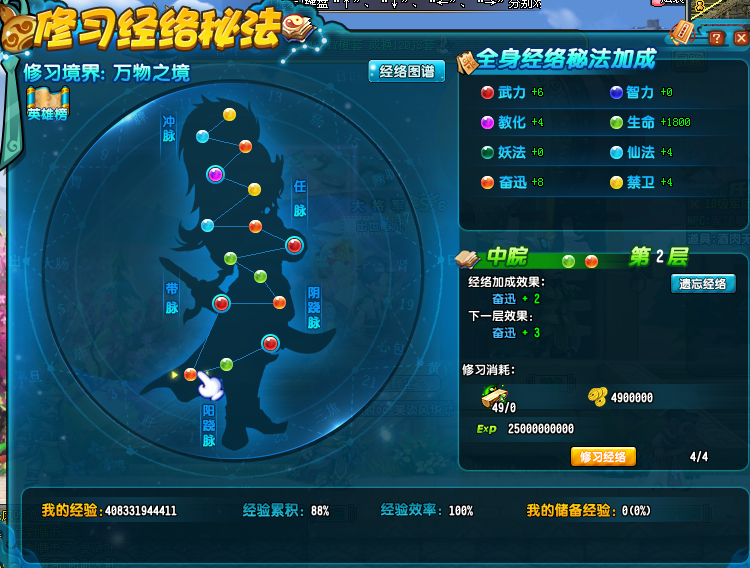
Task: Click the orange 修习经络 practice button
Action: 603,457
